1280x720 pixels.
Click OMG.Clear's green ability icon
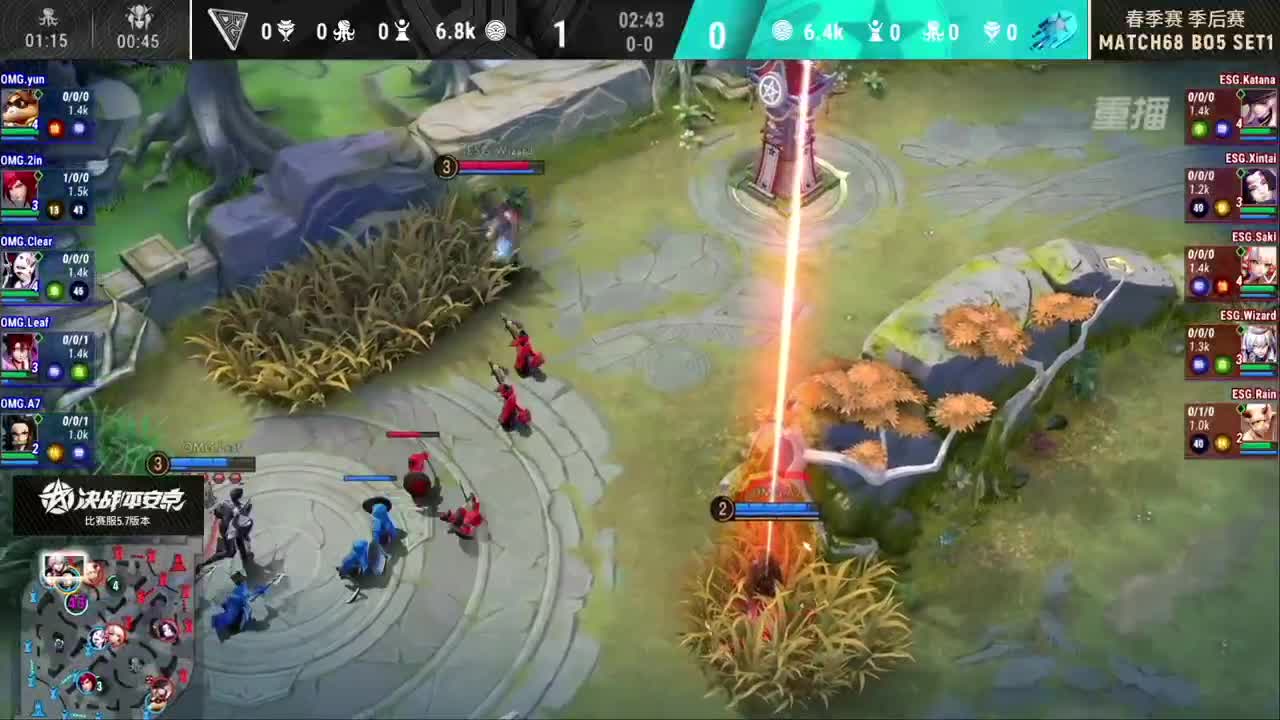(55, 289)
